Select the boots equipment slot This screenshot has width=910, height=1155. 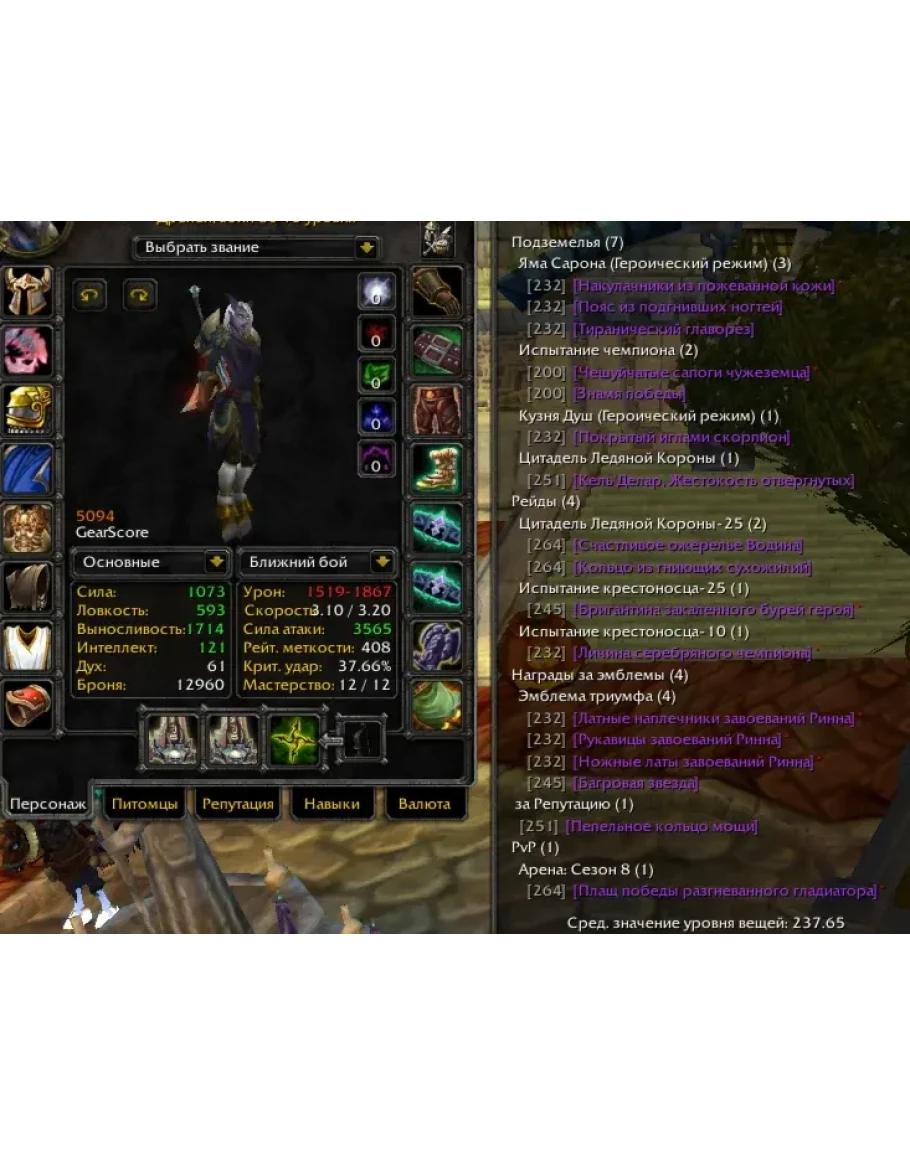click(x=437, y=468)
